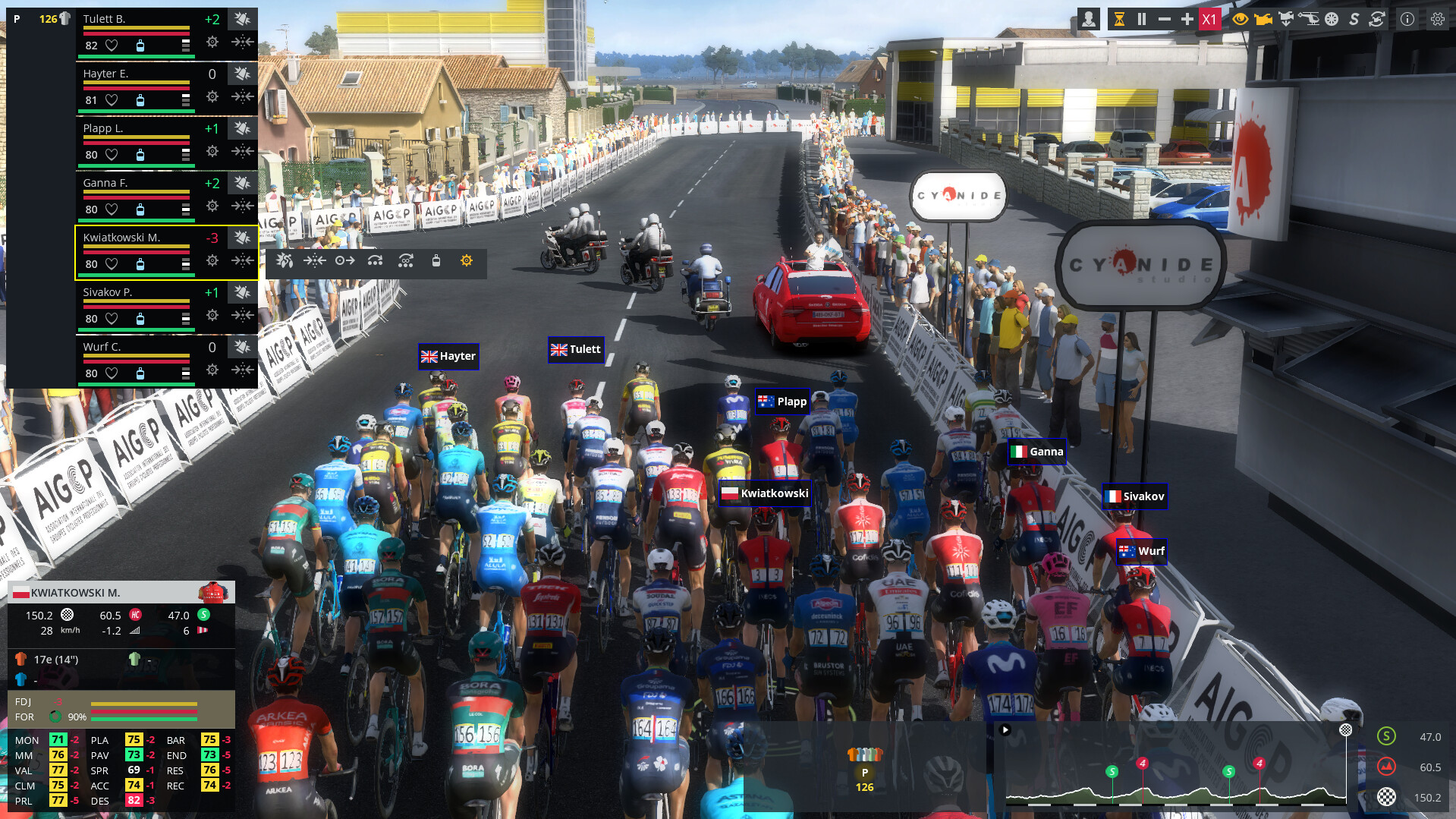The width and height of the screenshot is (1456, 819).
Task: Open the yellow gear icon in the action bar
Action: (466, 260)
